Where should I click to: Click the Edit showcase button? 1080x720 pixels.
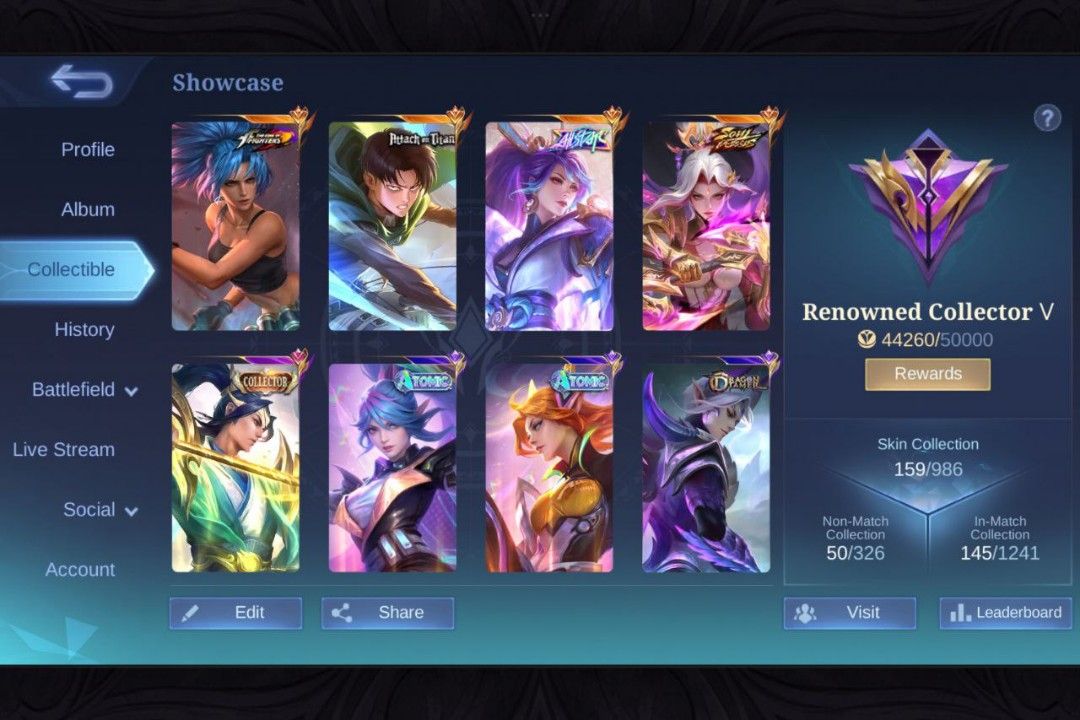pos(235,613)
